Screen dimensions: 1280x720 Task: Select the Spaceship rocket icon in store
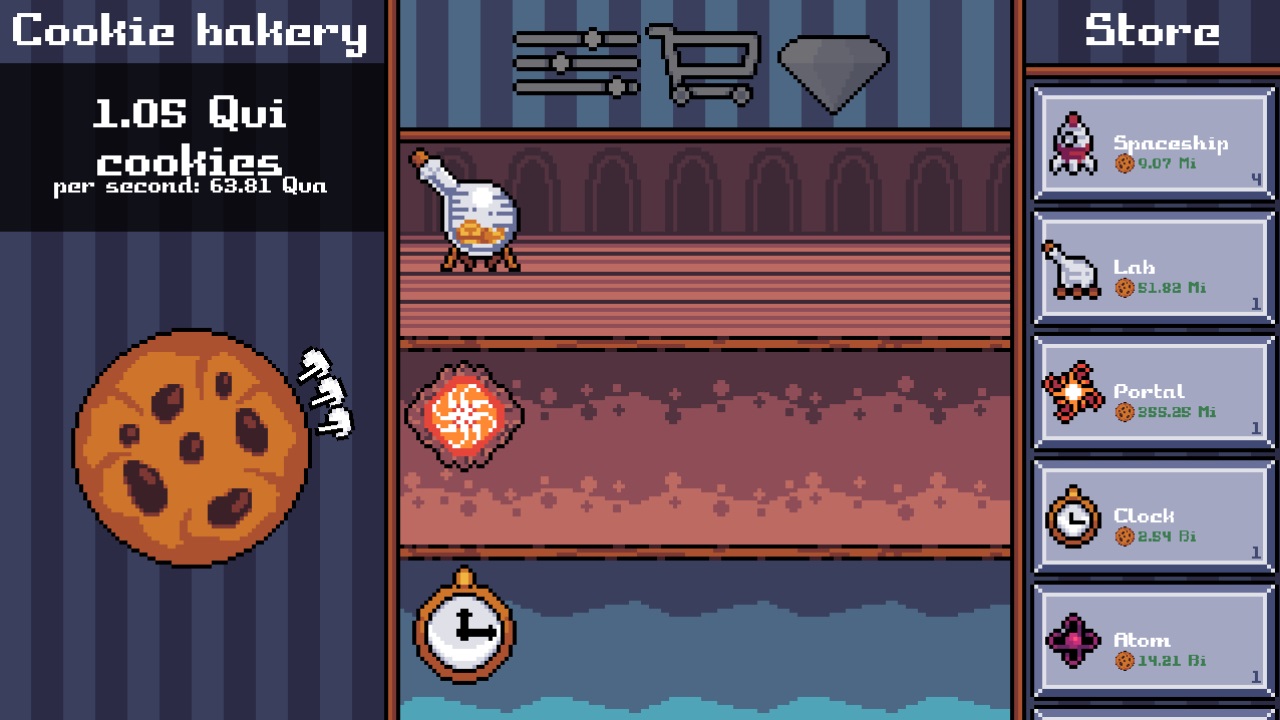pos(1072,140)
